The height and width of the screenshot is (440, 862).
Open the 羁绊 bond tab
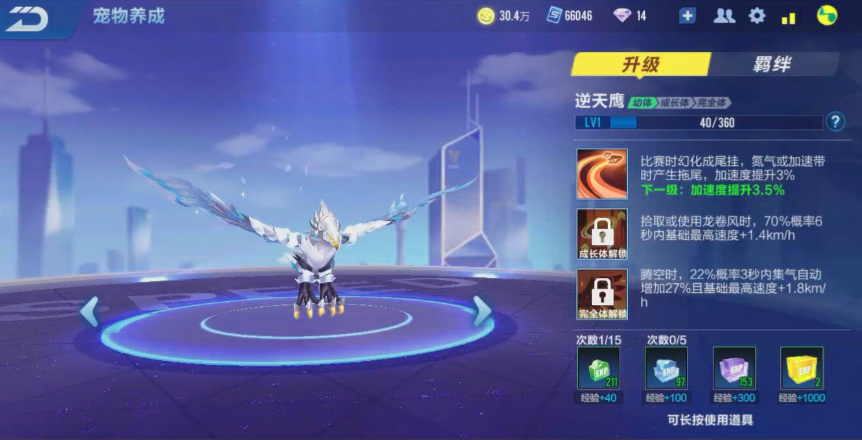tap(771, 65)
